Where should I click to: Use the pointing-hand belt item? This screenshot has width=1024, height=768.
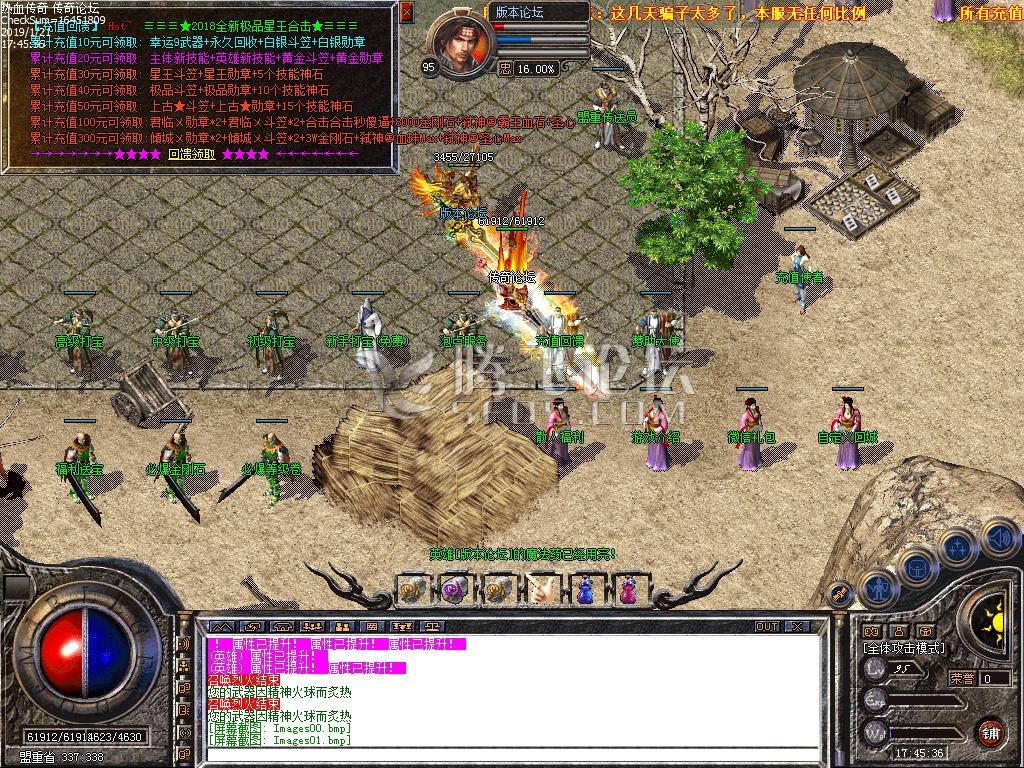[541, 590]
